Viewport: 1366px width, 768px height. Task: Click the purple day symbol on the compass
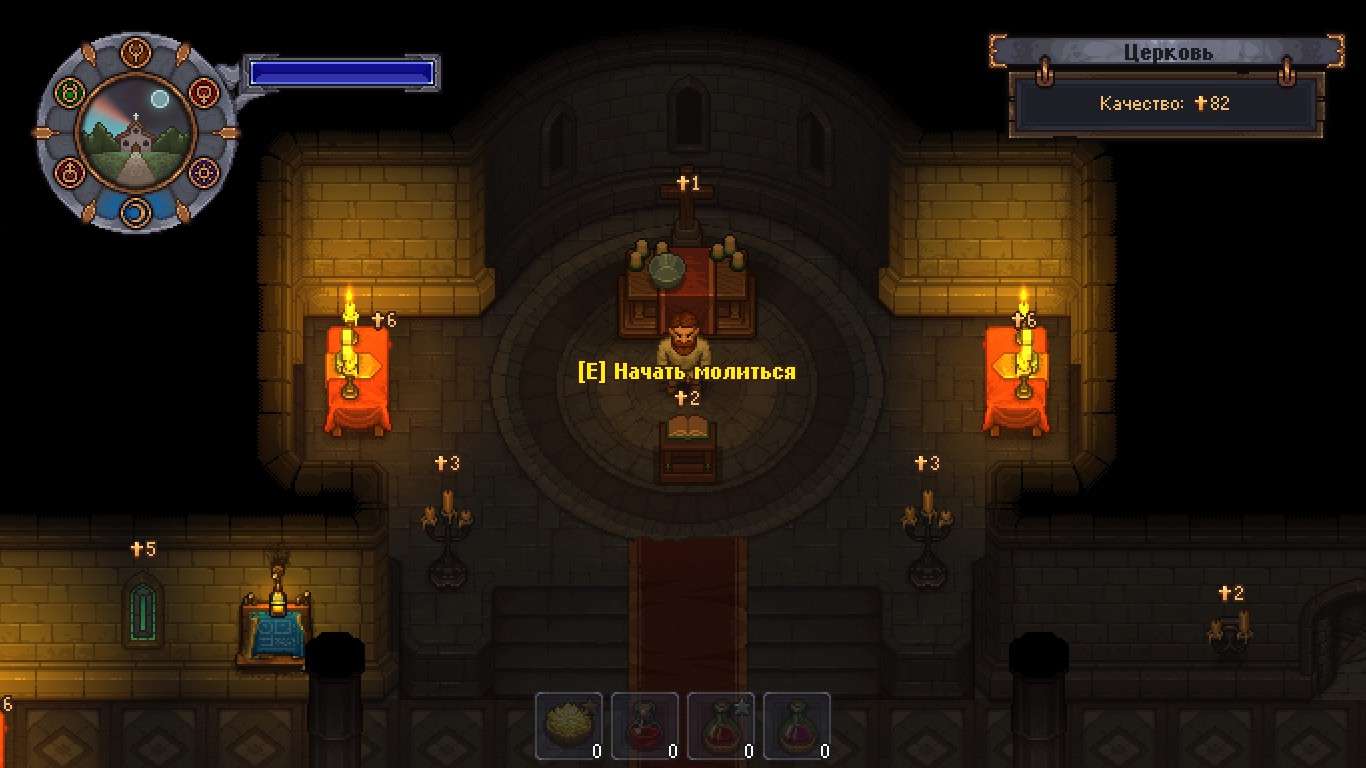point(202,172)
